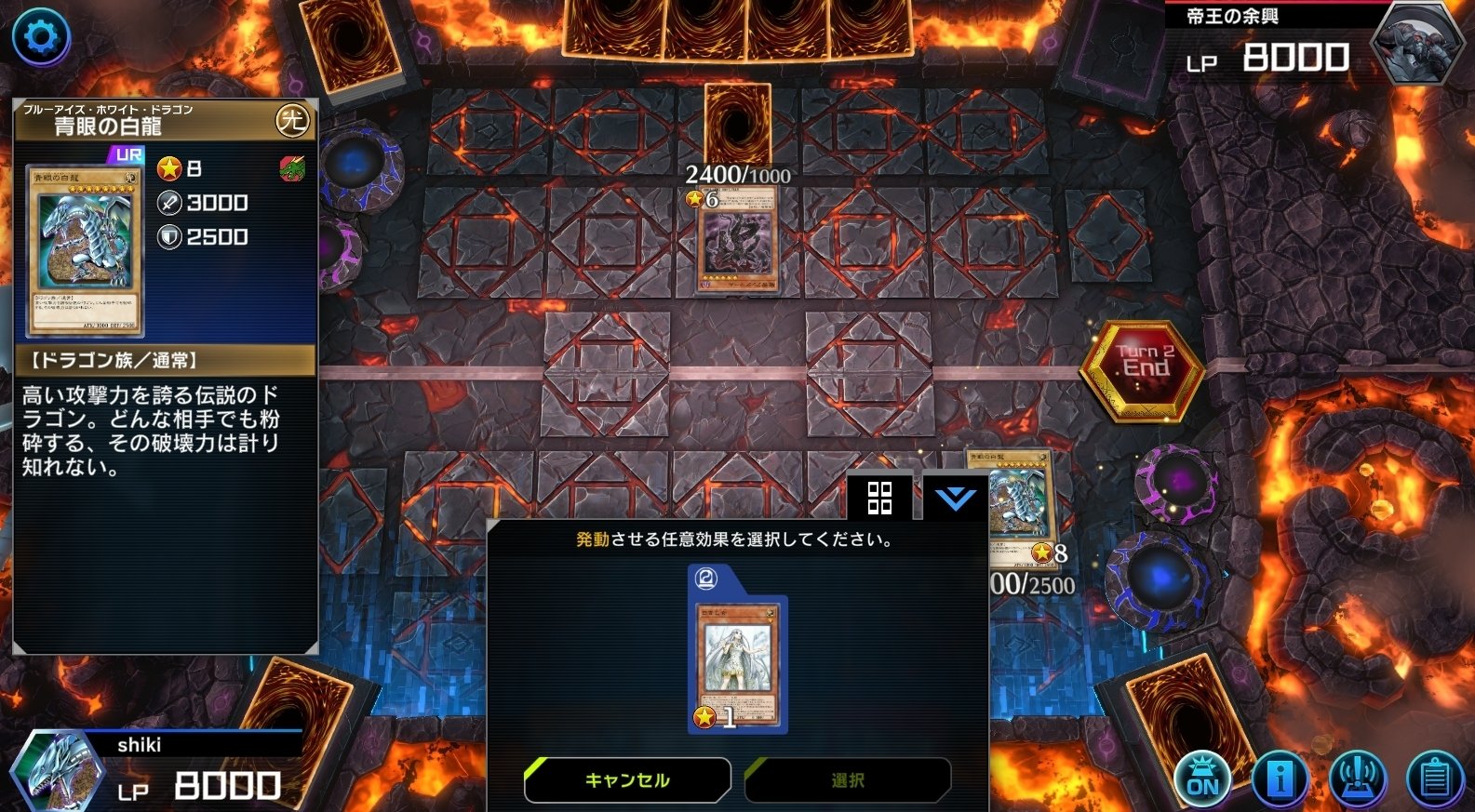Click the 2400/1000 monster on the field
The height and width of the screenshot is (812, 1475).
(738, 240)
